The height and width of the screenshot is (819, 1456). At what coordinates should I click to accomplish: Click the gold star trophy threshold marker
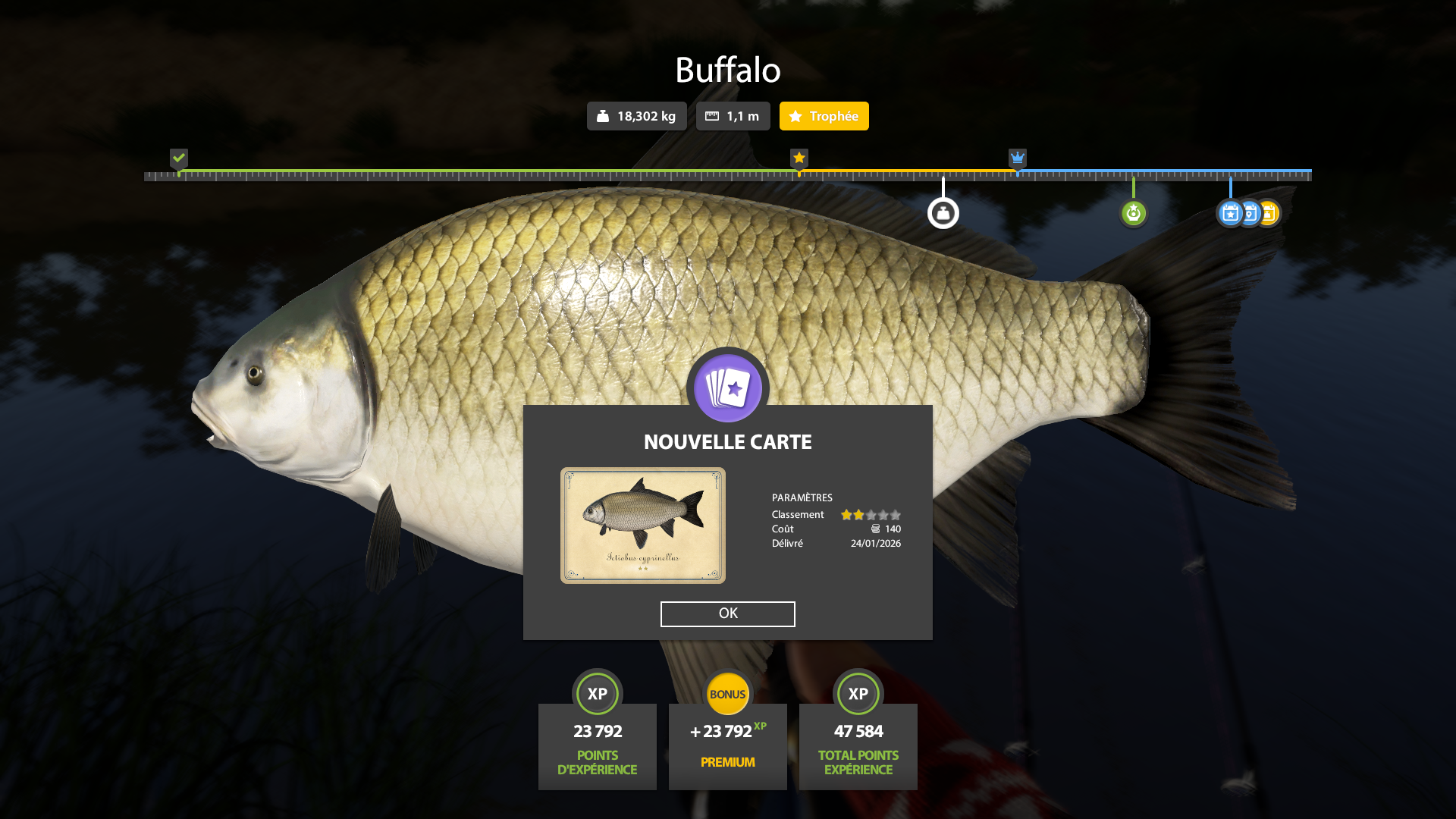tap(799, 158)
